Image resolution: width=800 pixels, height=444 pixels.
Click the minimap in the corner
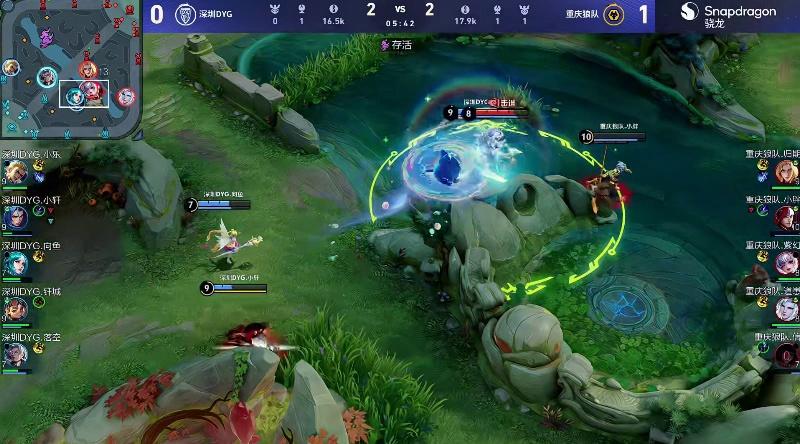click(x=70, y=70)
